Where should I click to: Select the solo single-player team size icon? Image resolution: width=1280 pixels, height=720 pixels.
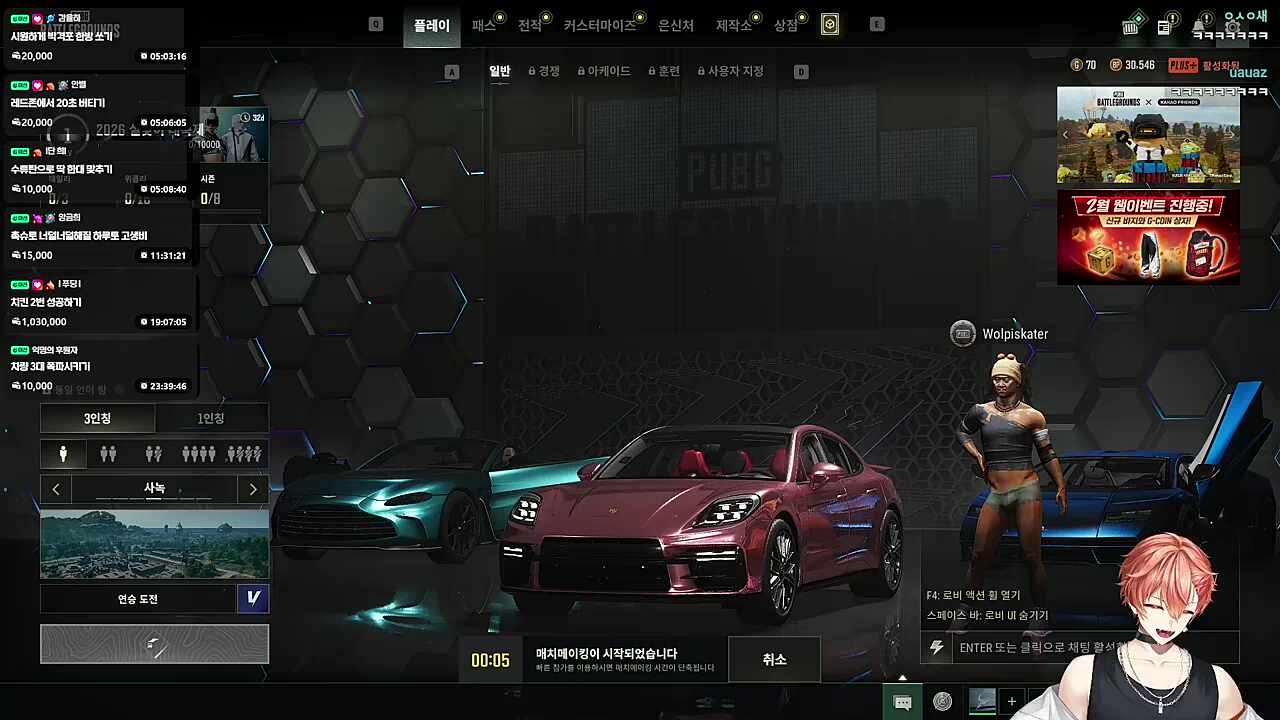point(63,454)
